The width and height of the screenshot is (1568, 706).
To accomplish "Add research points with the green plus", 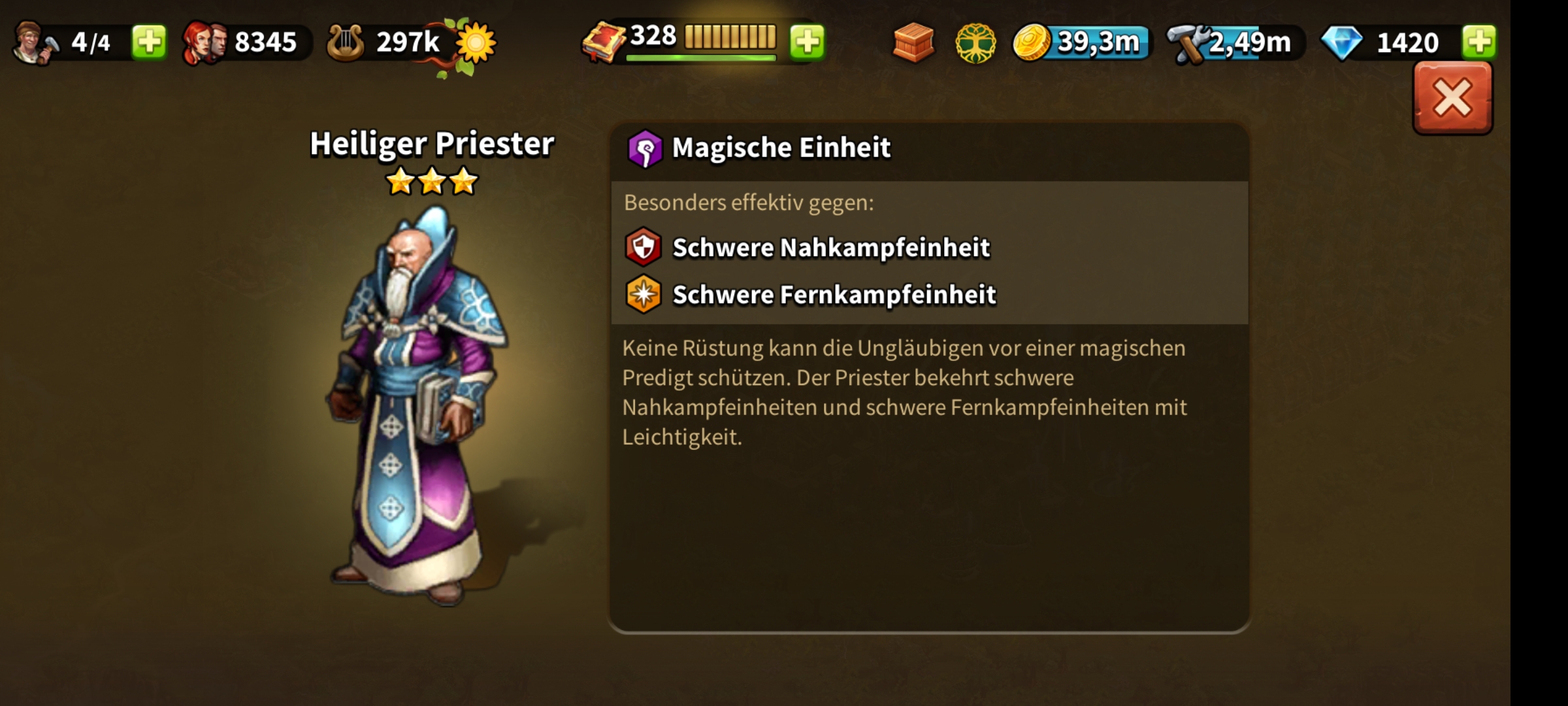I will [x=808, y=42].
